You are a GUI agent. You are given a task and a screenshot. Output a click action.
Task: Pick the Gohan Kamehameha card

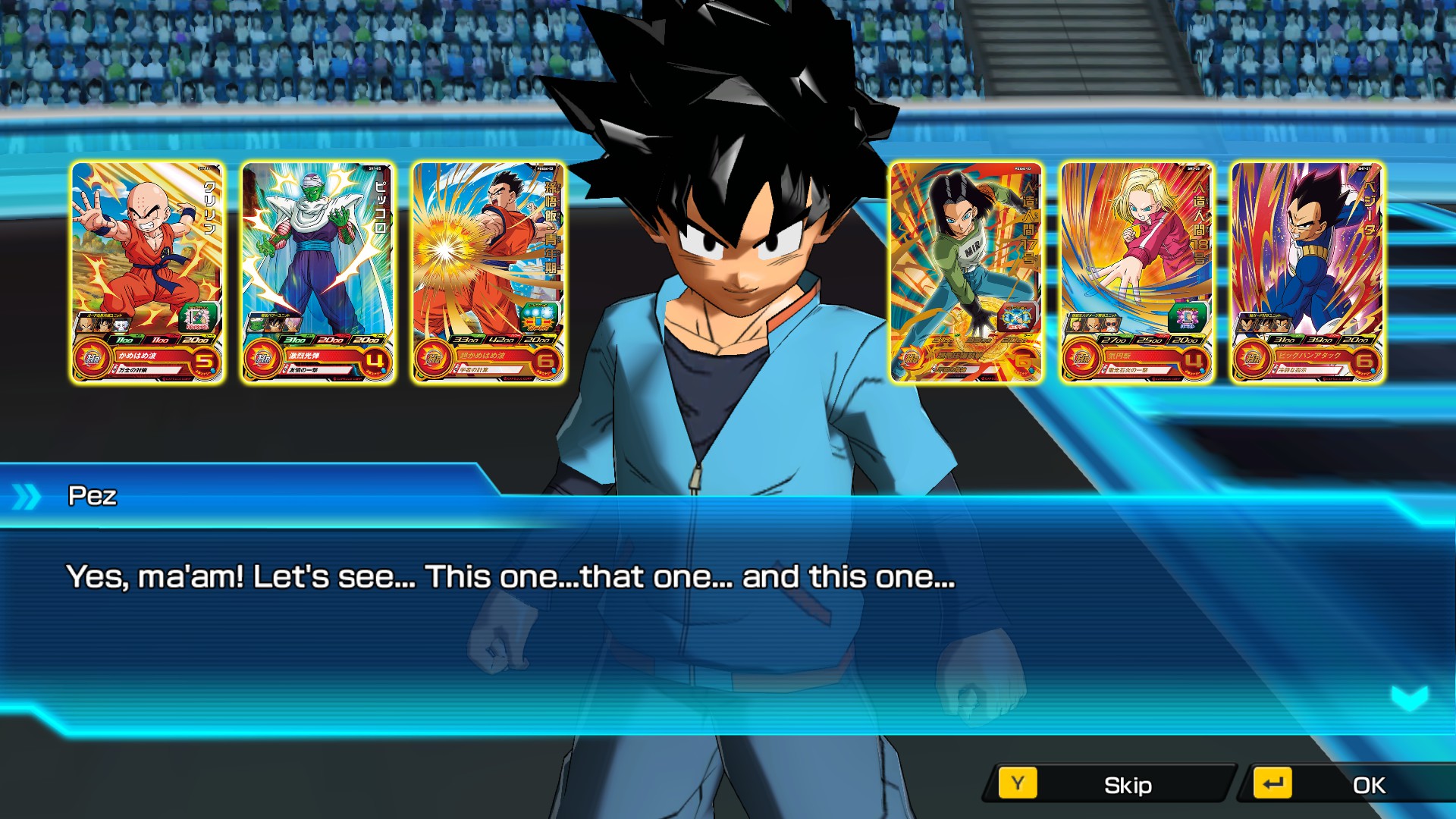[x=488, y=271]
